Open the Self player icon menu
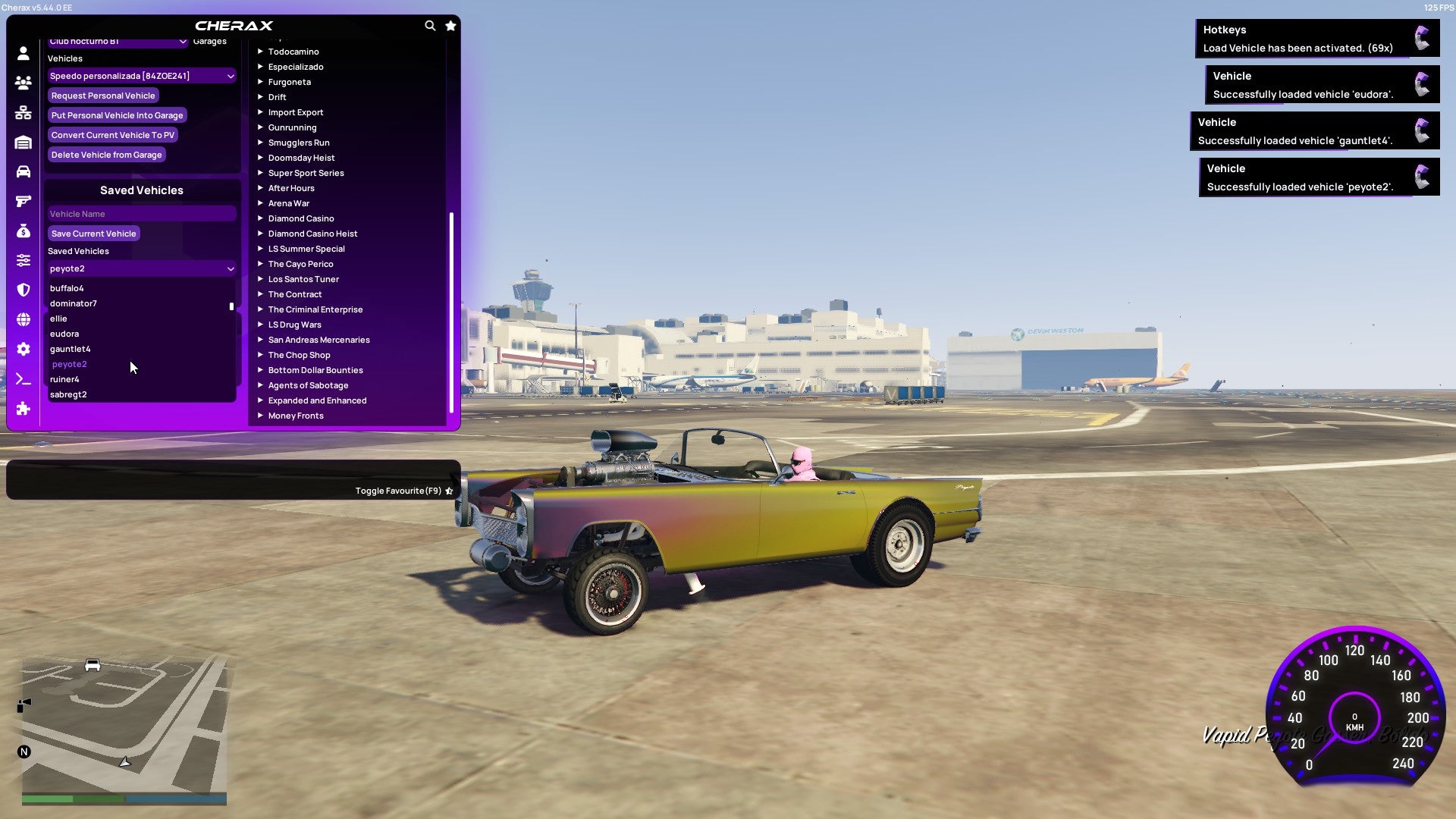The width and height of the screenshot is (1456, 819). [23, 54]
